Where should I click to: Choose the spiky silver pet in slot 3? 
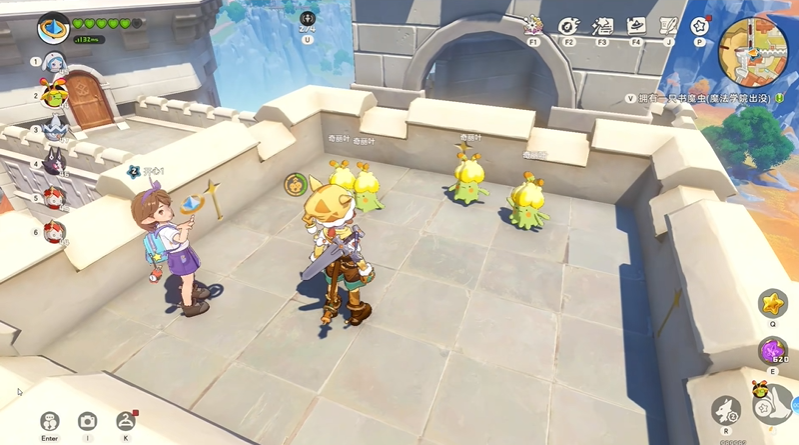coord(54,130)
